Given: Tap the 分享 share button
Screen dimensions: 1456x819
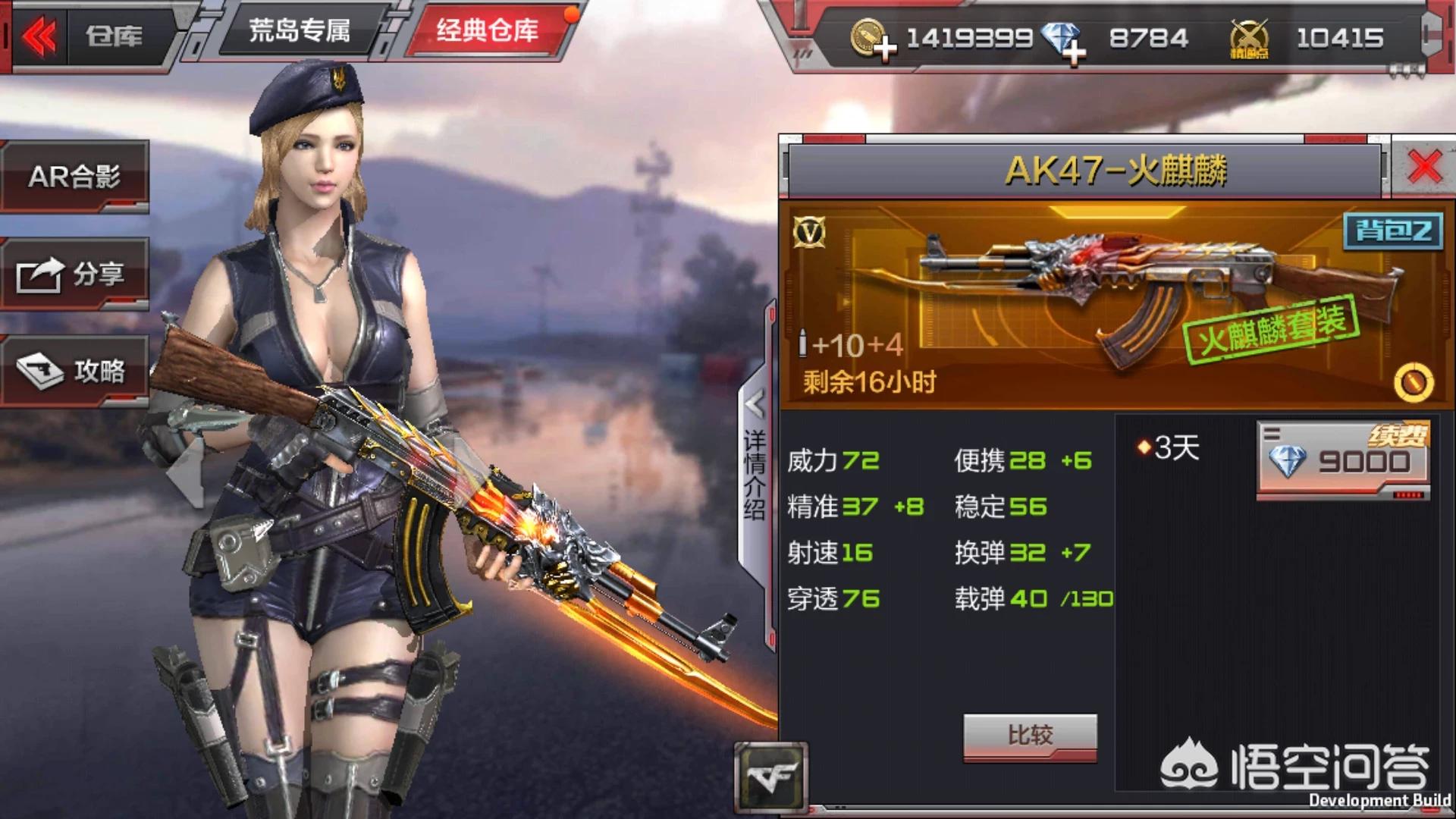Looking at the screenshot, I should click(74, 274).
